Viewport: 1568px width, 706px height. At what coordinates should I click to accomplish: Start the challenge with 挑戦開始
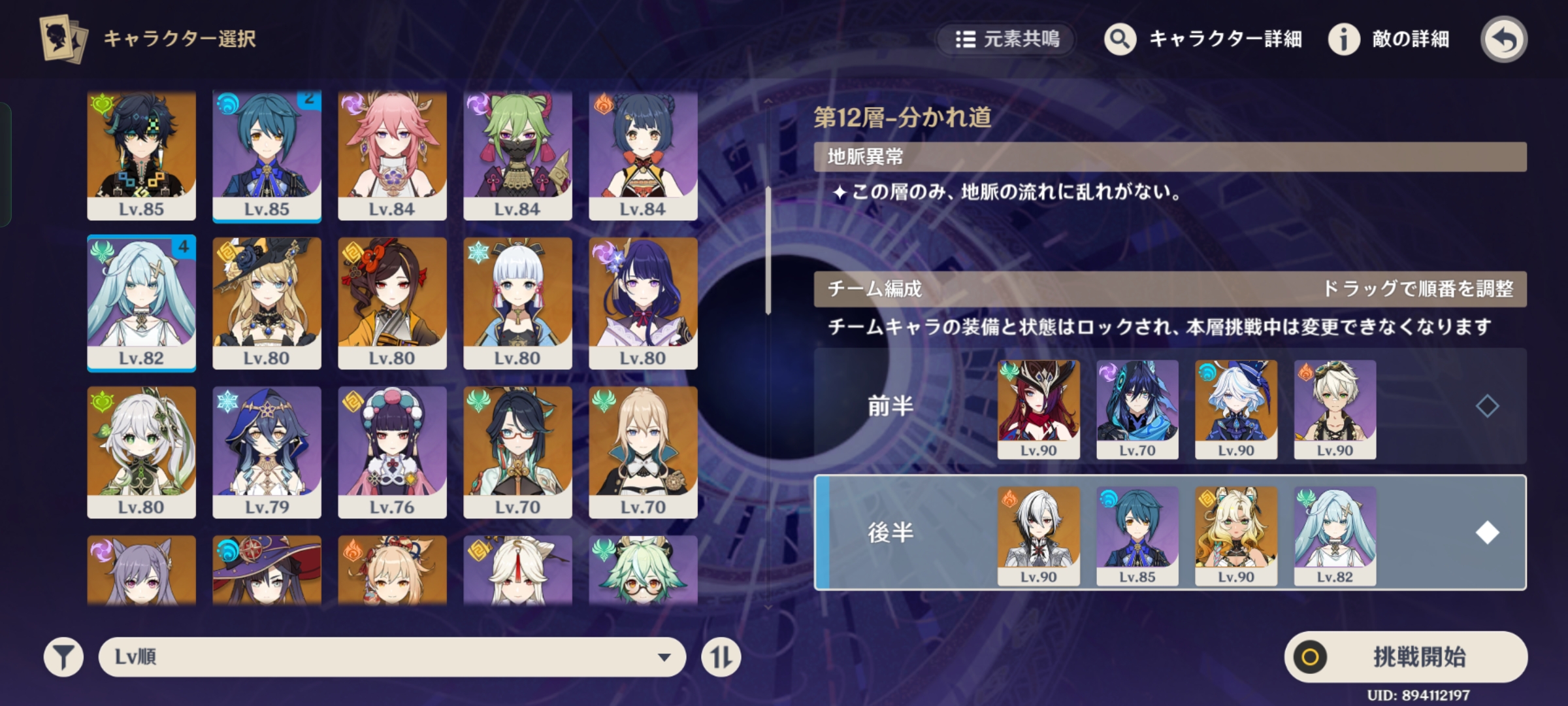1405,656
